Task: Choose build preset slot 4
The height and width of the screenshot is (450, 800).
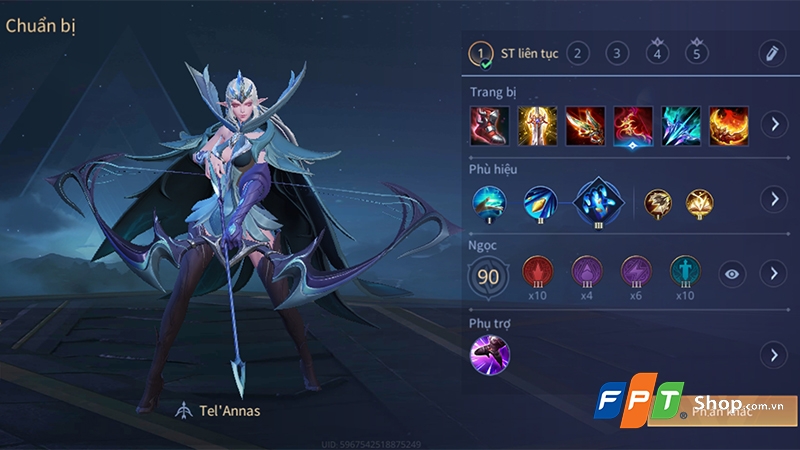Action: 657,54
